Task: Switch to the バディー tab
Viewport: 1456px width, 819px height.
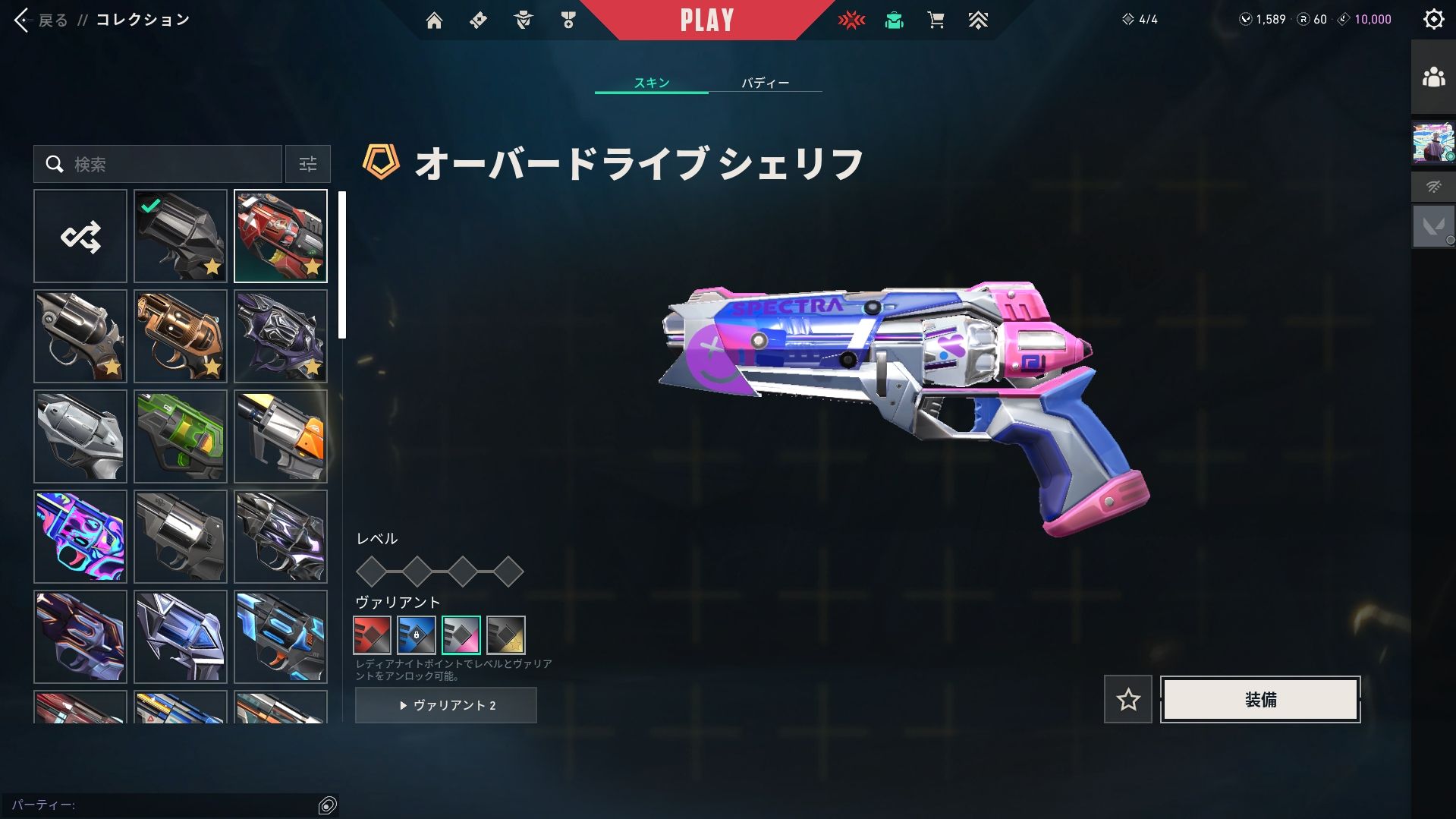Action: click(765, 83)
